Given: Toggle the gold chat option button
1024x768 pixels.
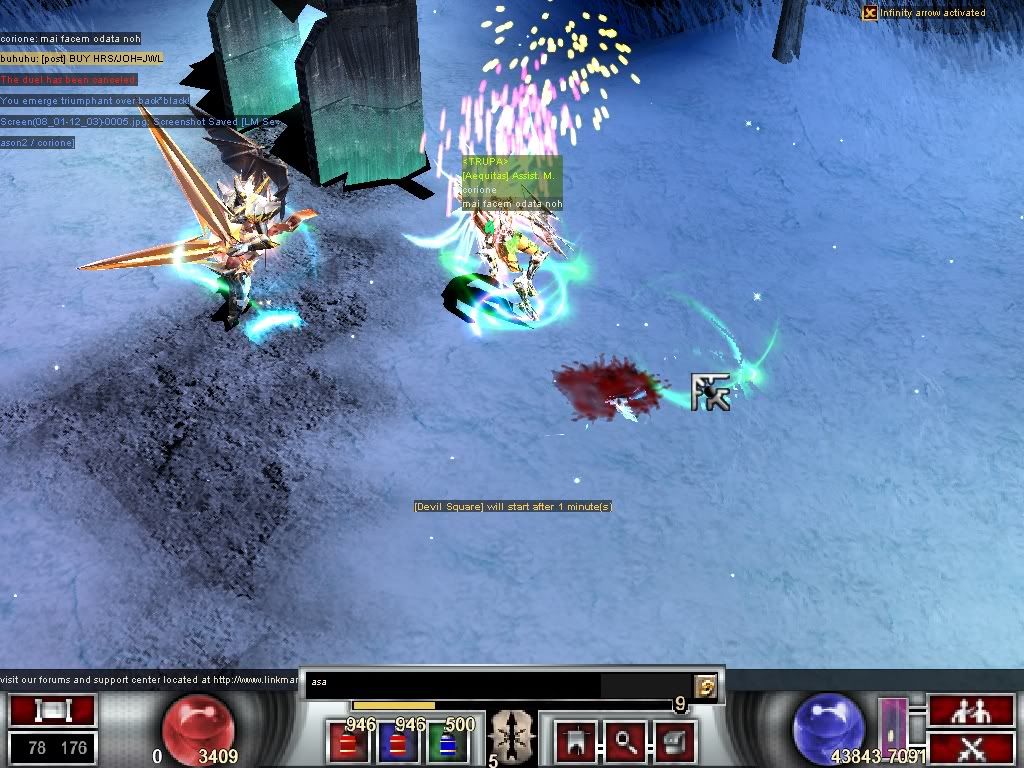Looking at the screenshot, I should (x=706, y=685).
